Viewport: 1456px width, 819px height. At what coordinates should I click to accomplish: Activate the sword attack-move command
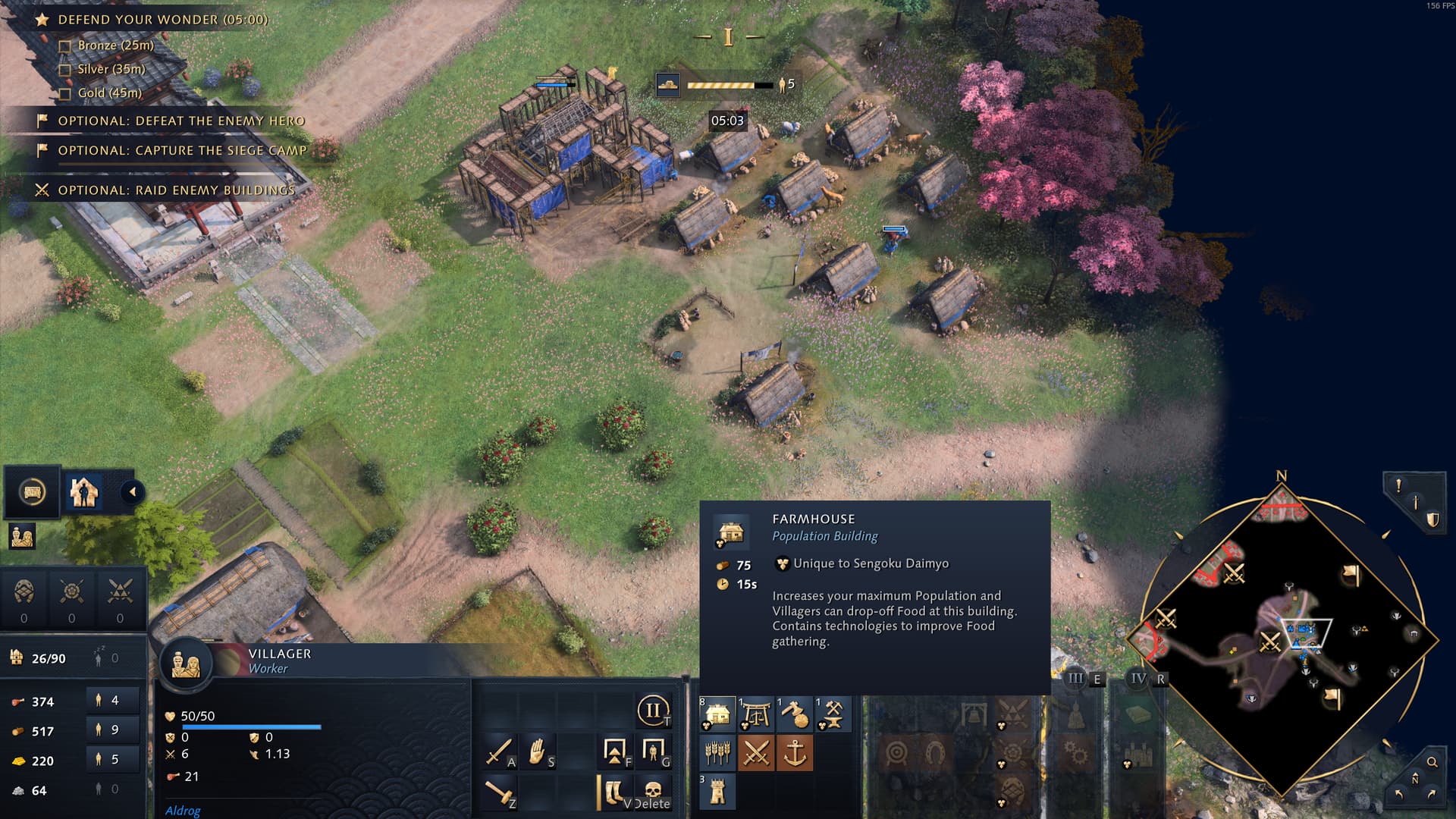[x=499, y=752]
